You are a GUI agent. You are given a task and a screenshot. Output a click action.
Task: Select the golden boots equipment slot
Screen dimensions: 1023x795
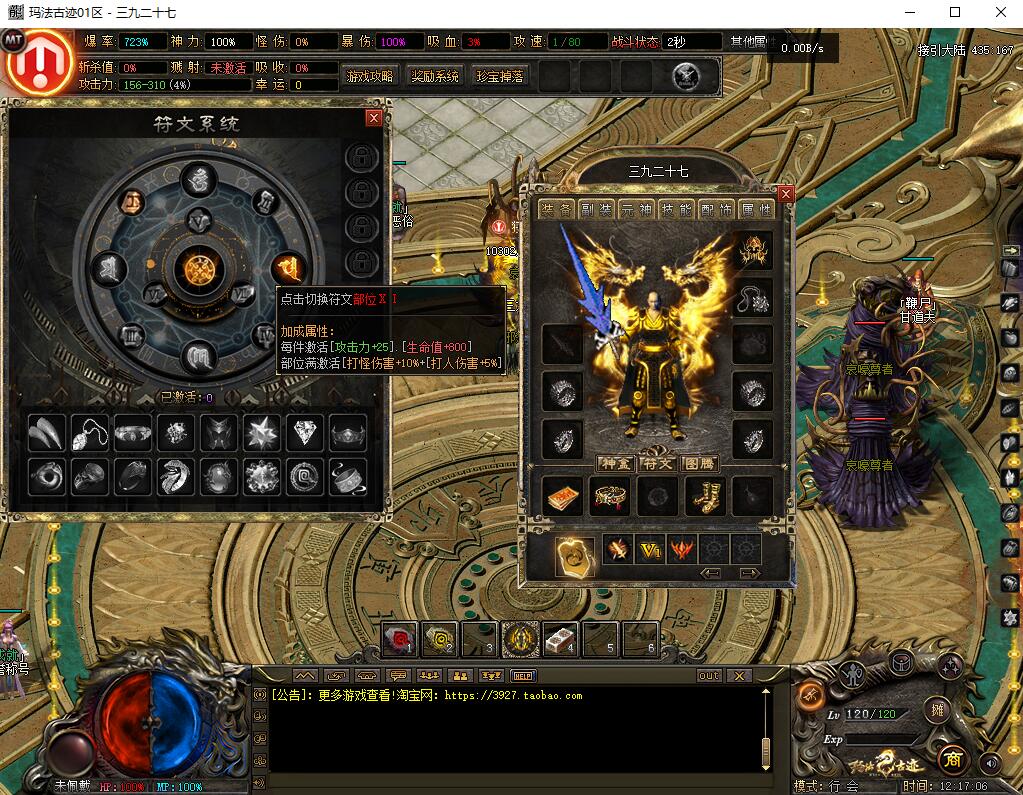(706, 496)
